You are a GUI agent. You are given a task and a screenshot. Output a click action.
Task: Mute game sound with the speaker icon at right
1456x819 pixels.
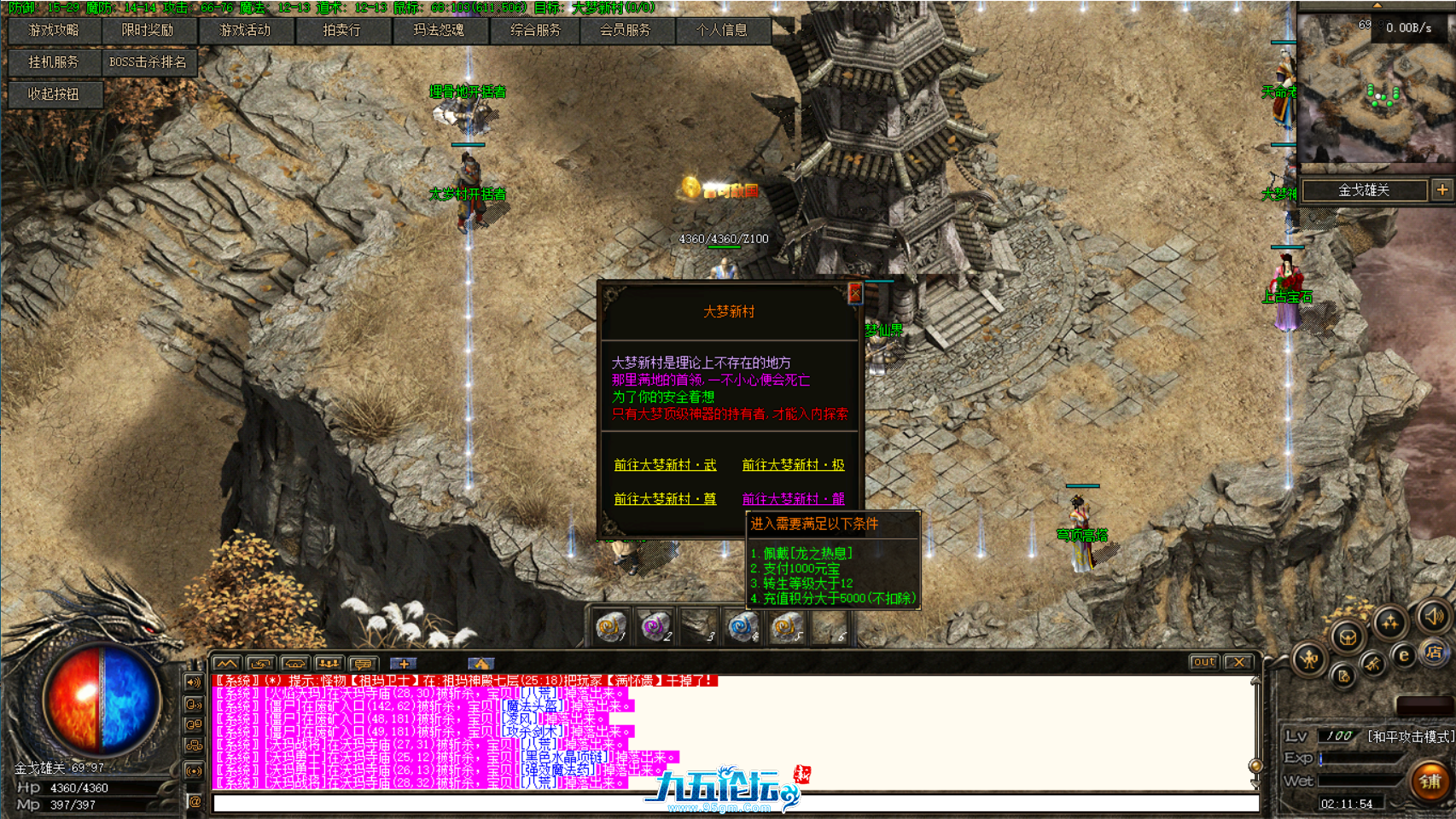tap(1434, 615)
